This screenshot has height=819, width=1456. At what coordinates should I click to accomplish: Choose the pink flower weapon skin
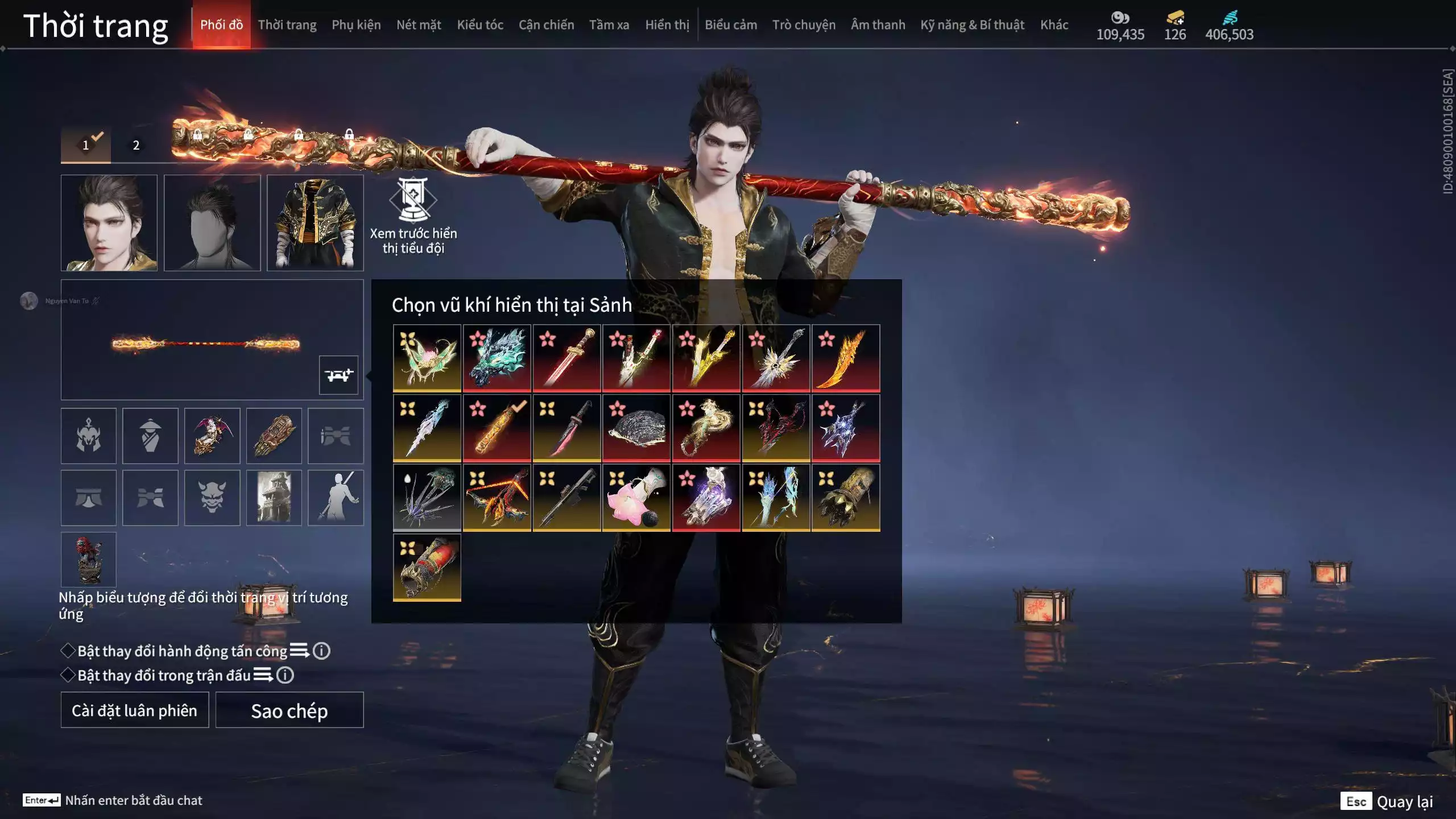pos(636,498)
